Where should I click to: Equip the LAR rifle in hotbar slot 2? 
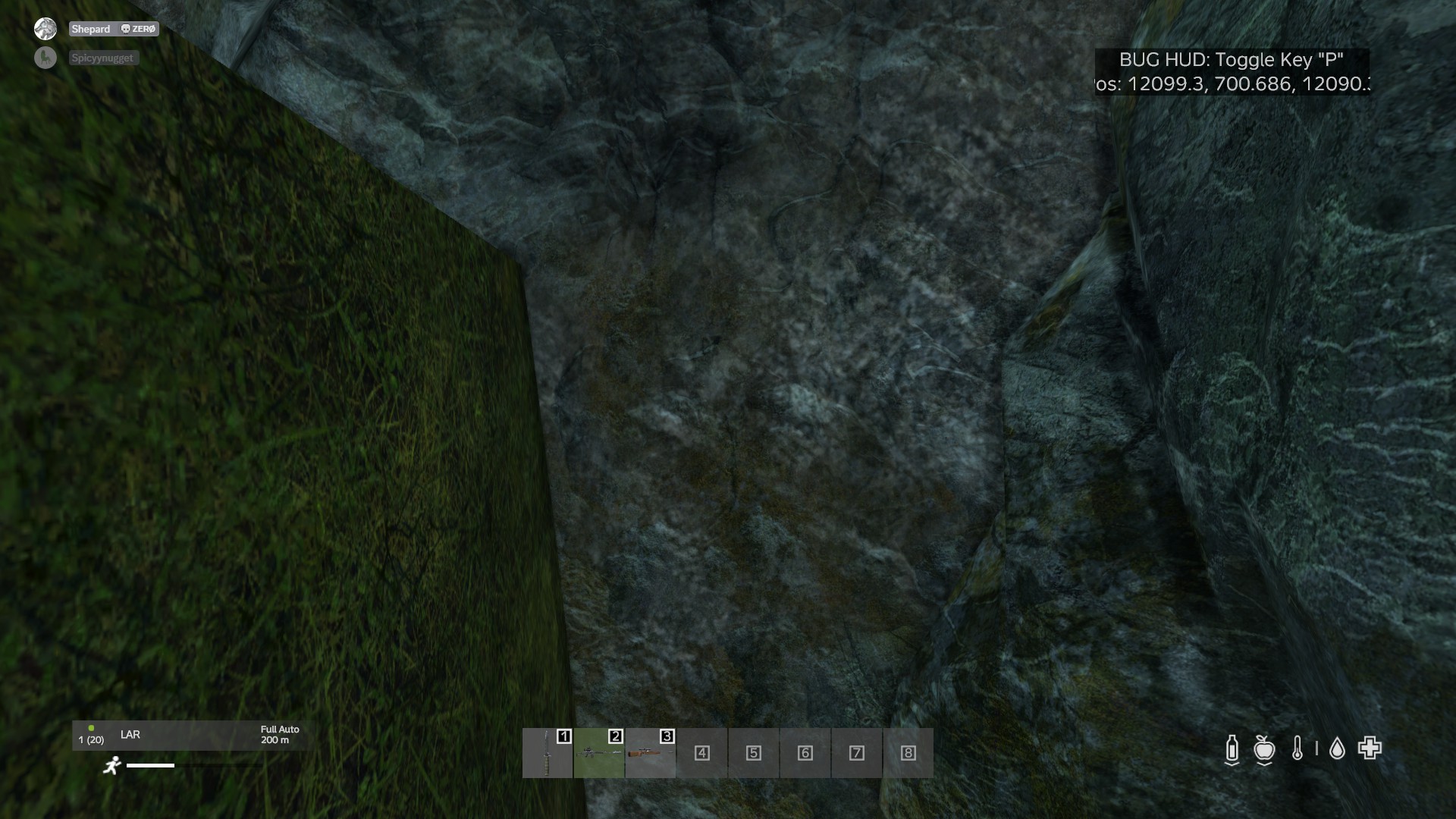[x=599, y=753]
